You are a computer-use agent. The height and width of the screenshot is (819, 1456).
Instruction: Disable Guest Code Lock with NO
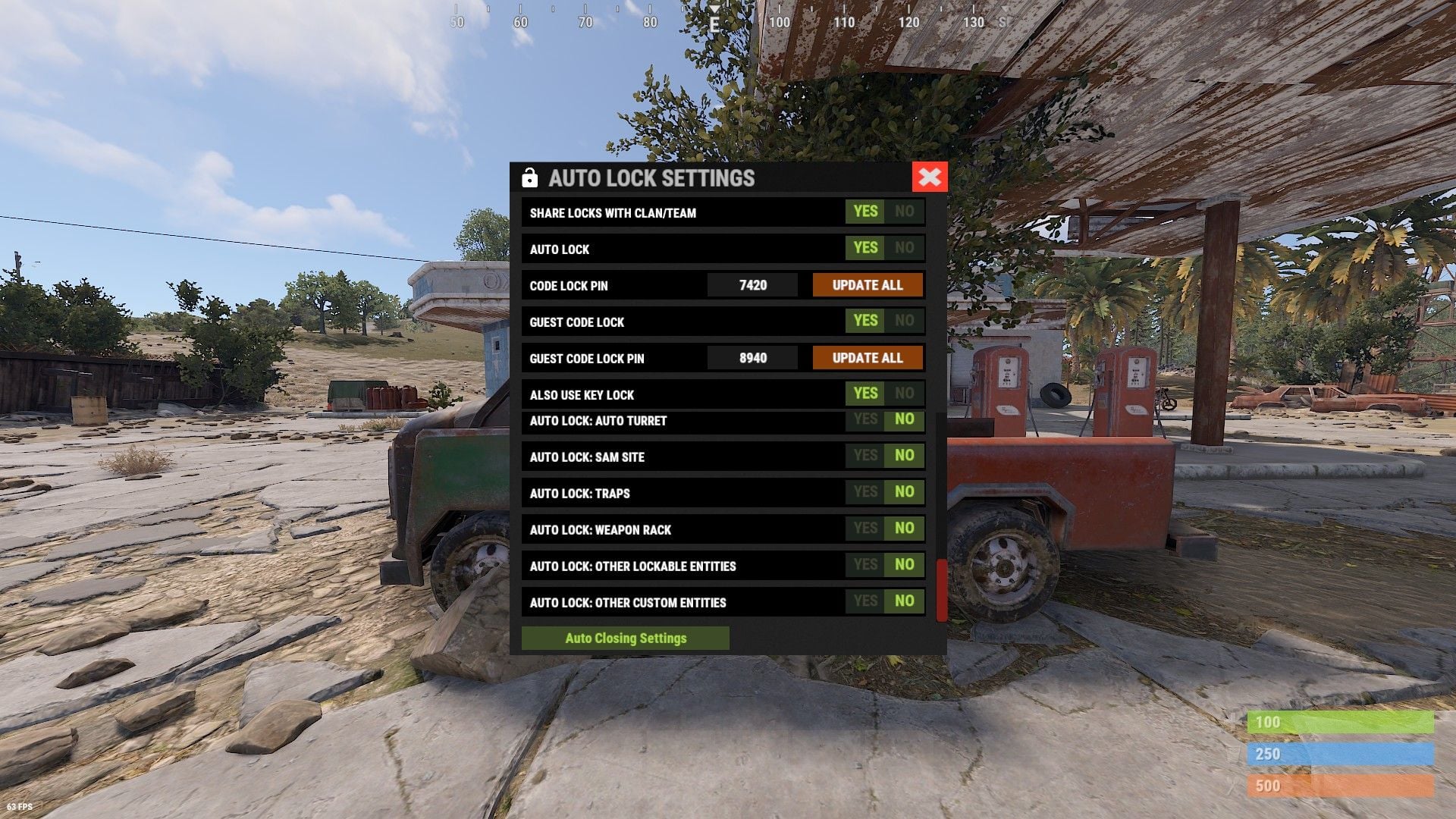pyautogui.click(x=904, y=321)
